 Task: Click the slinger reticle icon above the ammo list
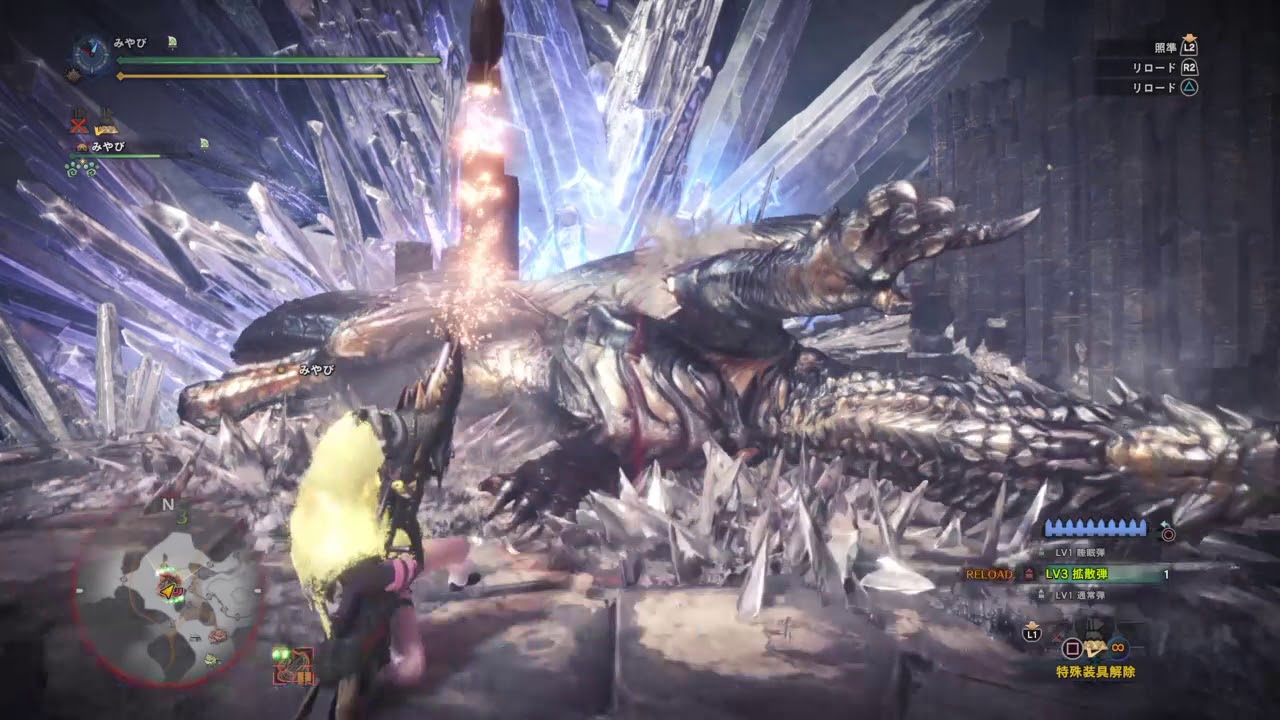[1167, 533]
